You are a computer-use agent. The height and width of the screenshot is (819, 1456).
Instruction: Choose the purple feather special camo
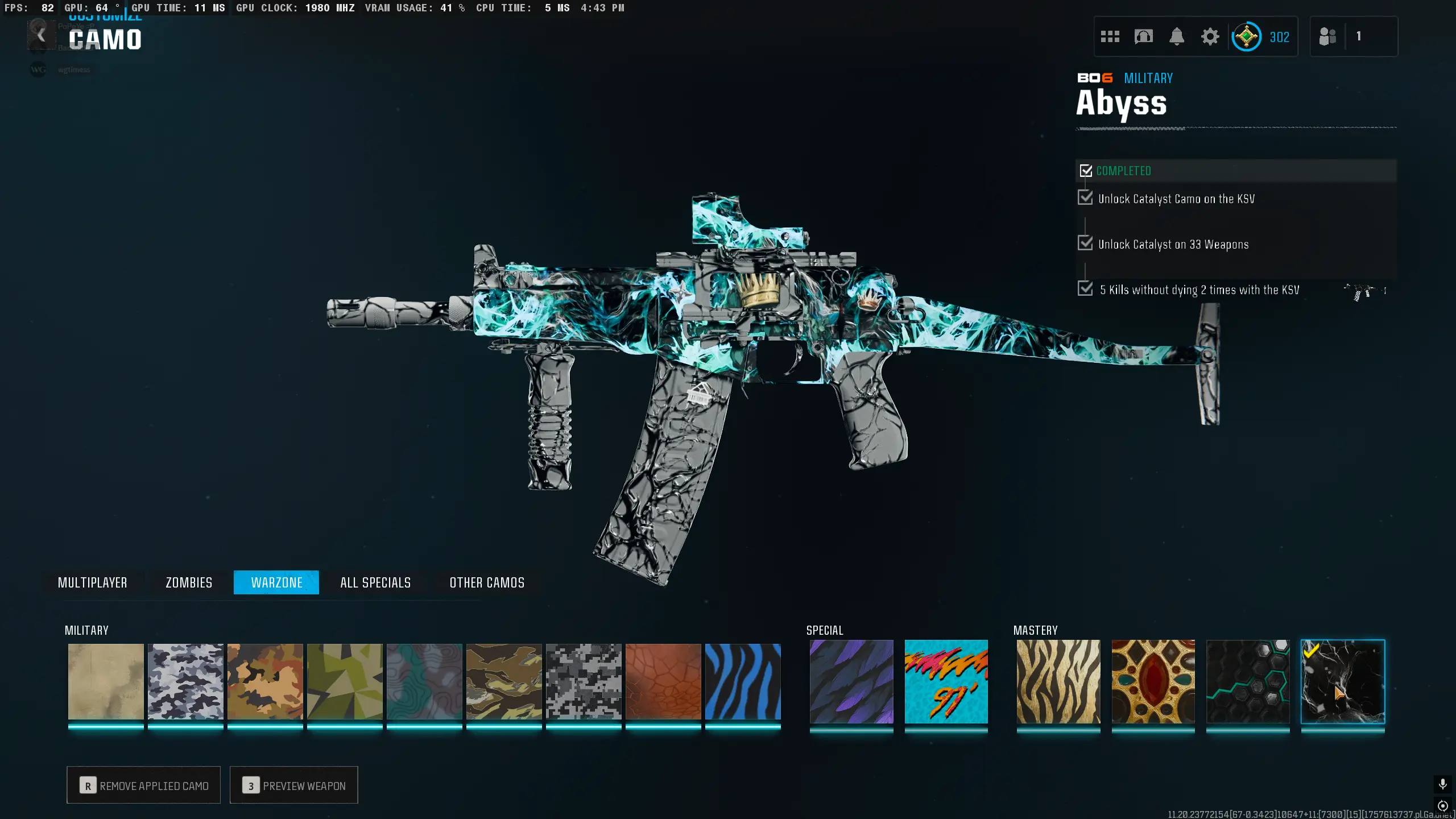tap(851, 681)
